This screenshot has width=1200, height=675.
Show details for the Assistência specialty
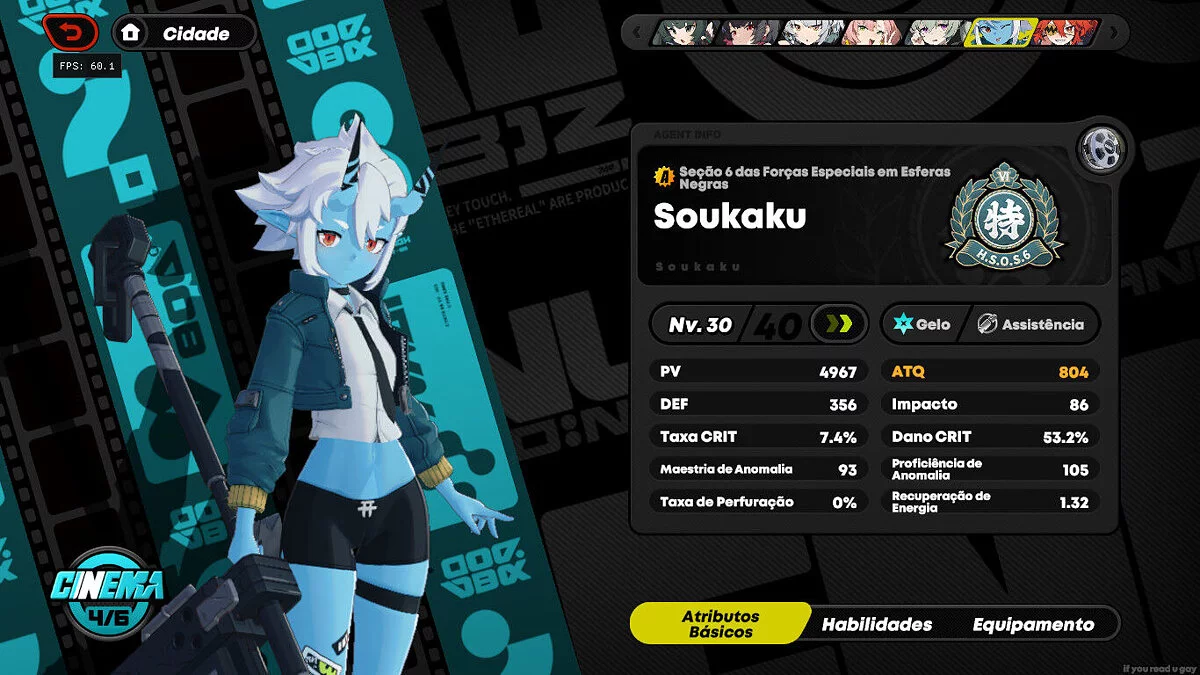[x=1030, y=324]
